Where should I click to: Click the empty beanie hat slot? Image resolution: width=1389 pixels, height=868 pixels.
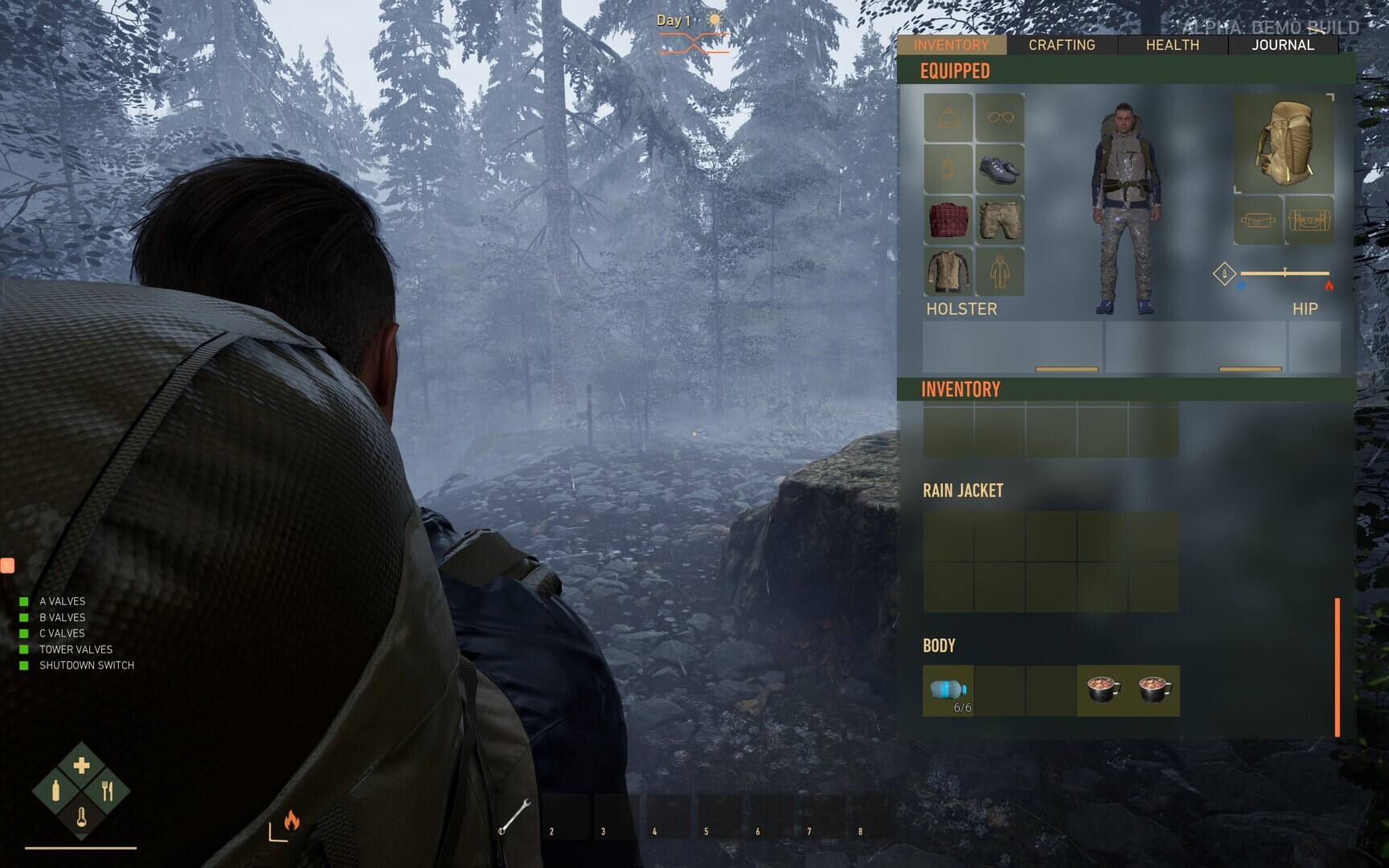click(x=949, y=118)
